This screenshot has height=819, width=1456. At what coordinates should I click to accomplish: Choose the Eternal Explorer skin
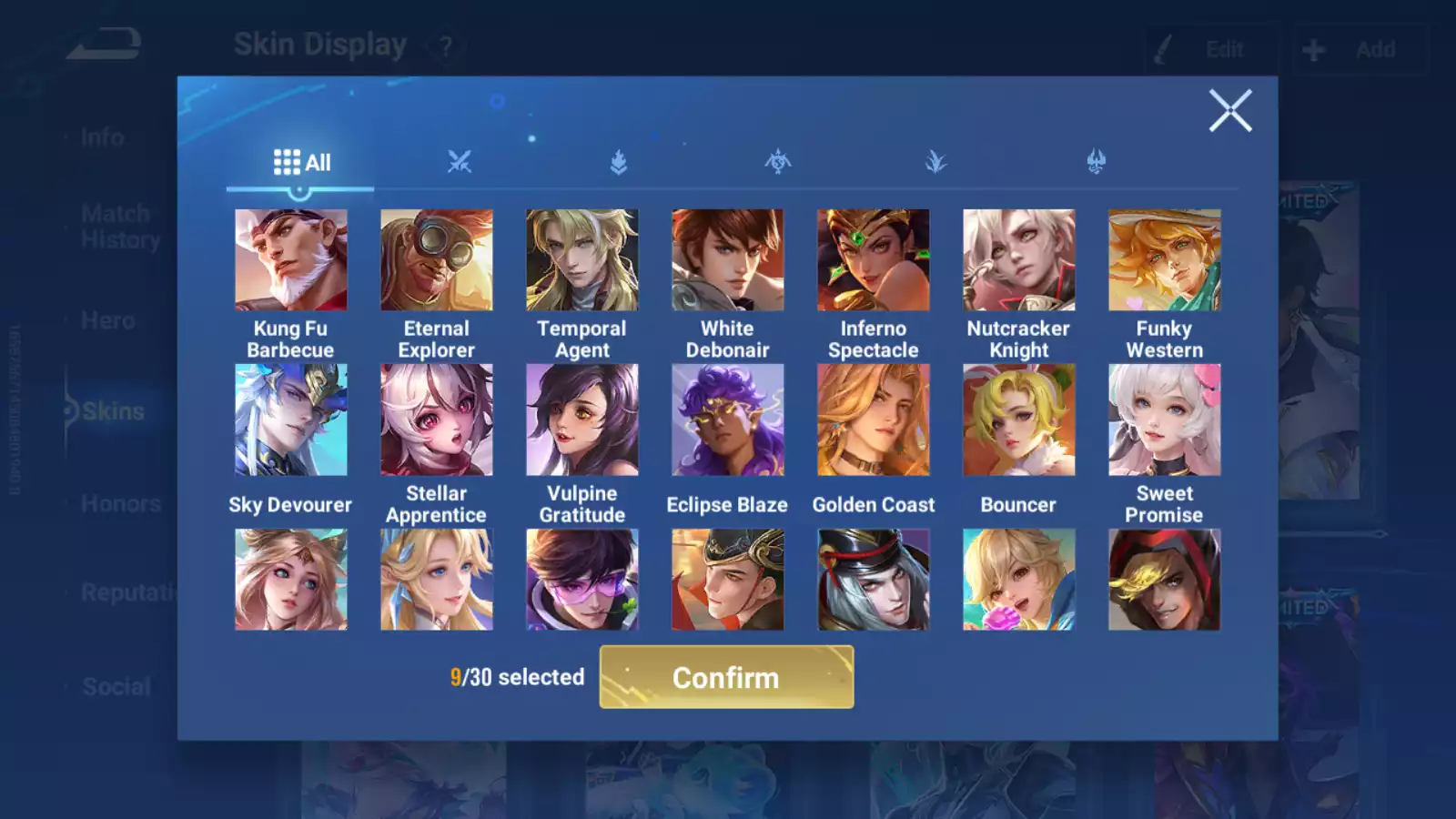tap(436, 260)
